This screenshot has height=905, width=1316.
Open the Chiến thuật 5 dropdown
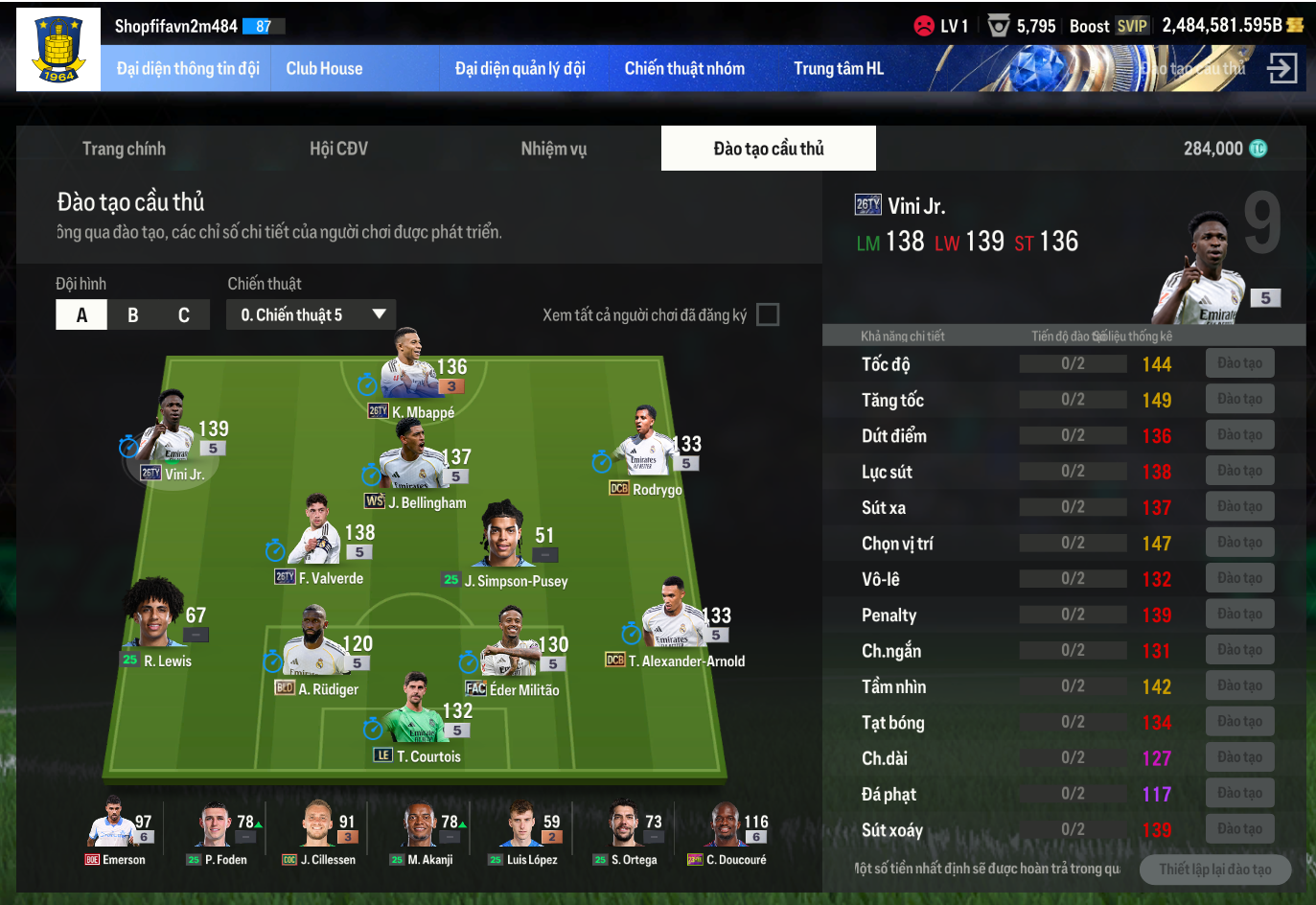(312, 314)
